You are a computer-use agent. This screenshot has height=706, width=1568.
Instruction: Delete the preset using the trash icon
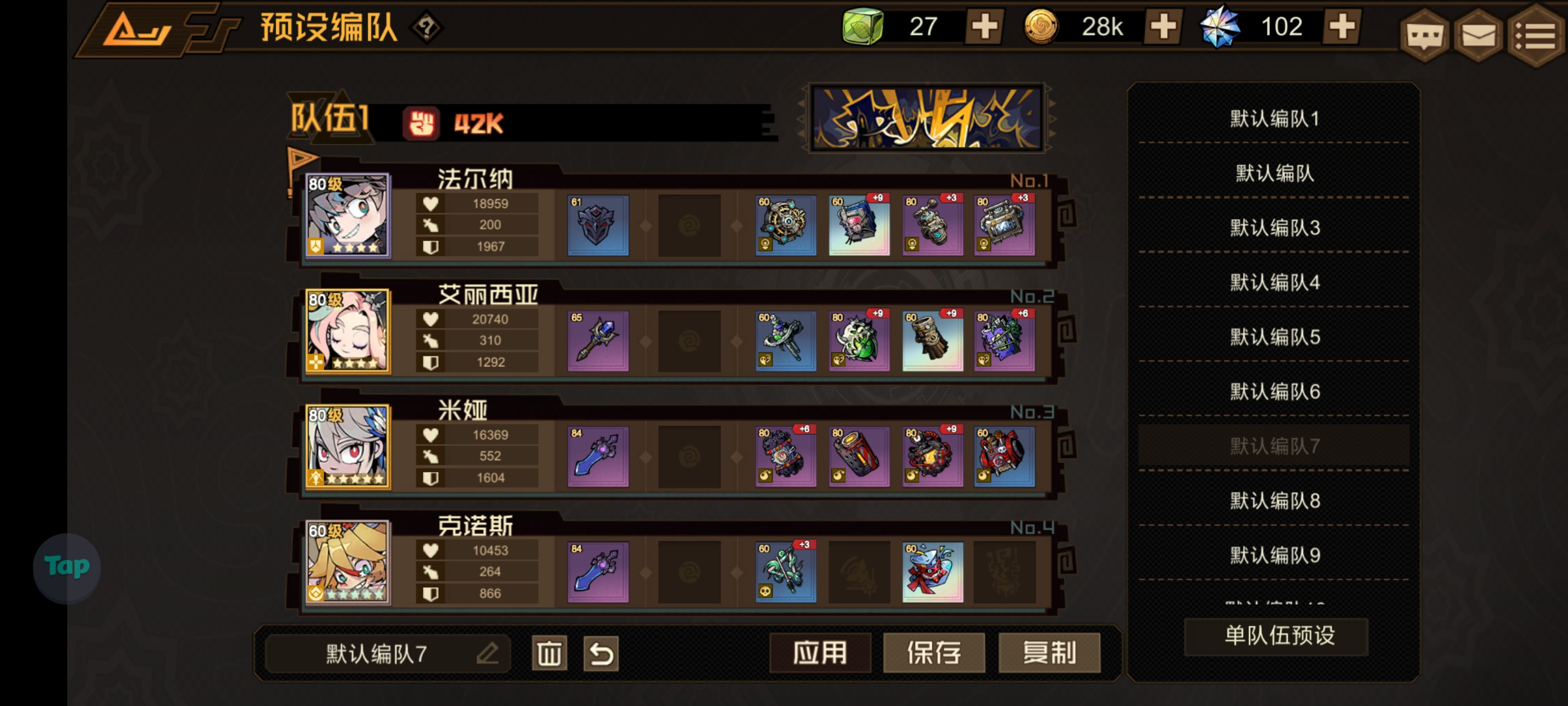548,652
